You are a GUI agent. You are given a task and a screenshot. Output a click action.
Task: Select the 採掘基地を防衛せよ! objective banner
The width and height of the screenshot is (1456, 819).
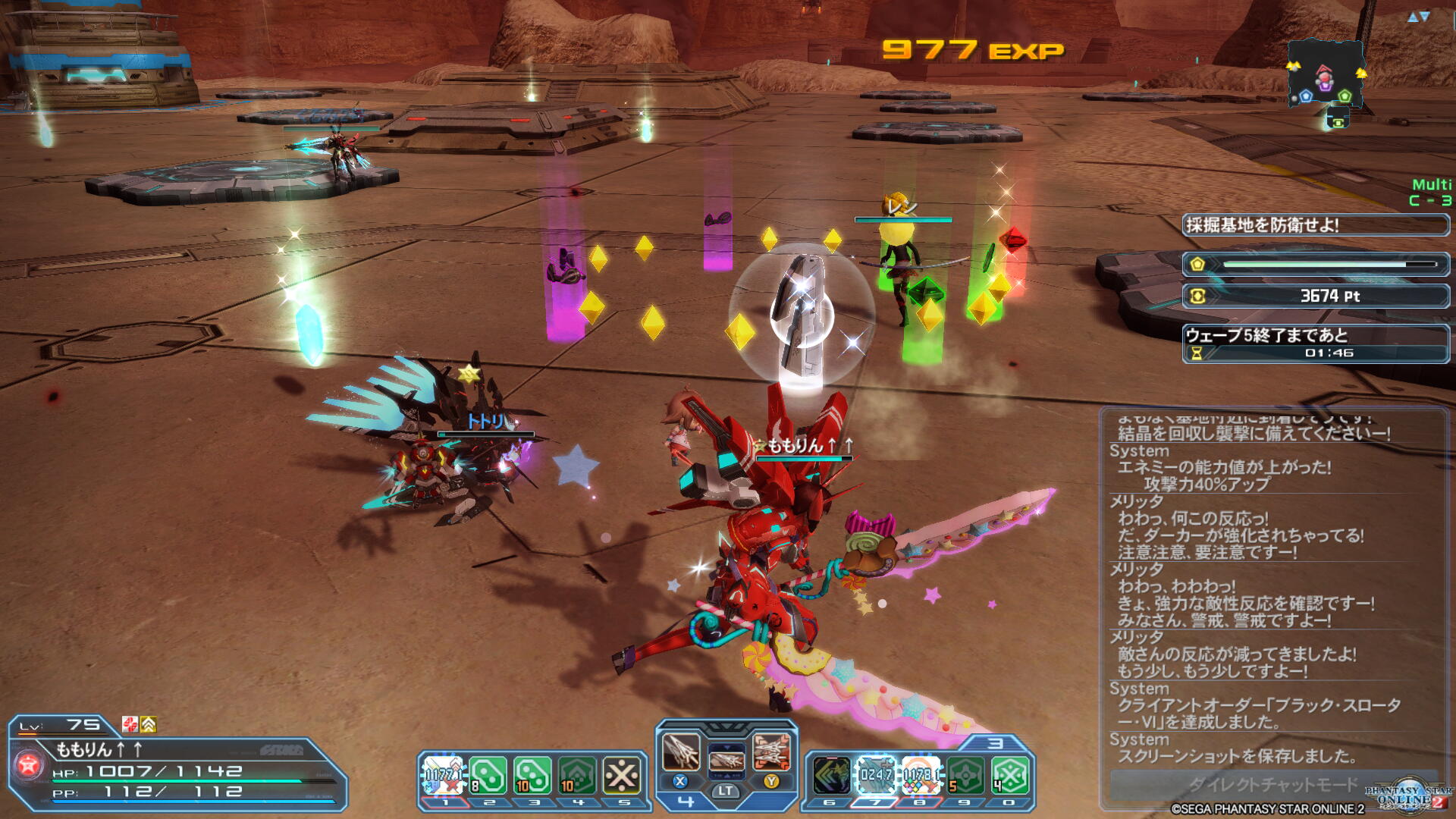(x=1315, y=224)
